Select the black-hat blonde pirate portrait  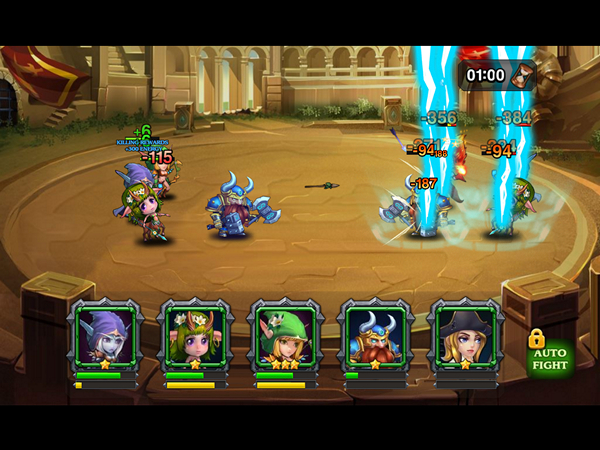pyautogui.click(x=465, y=337)
